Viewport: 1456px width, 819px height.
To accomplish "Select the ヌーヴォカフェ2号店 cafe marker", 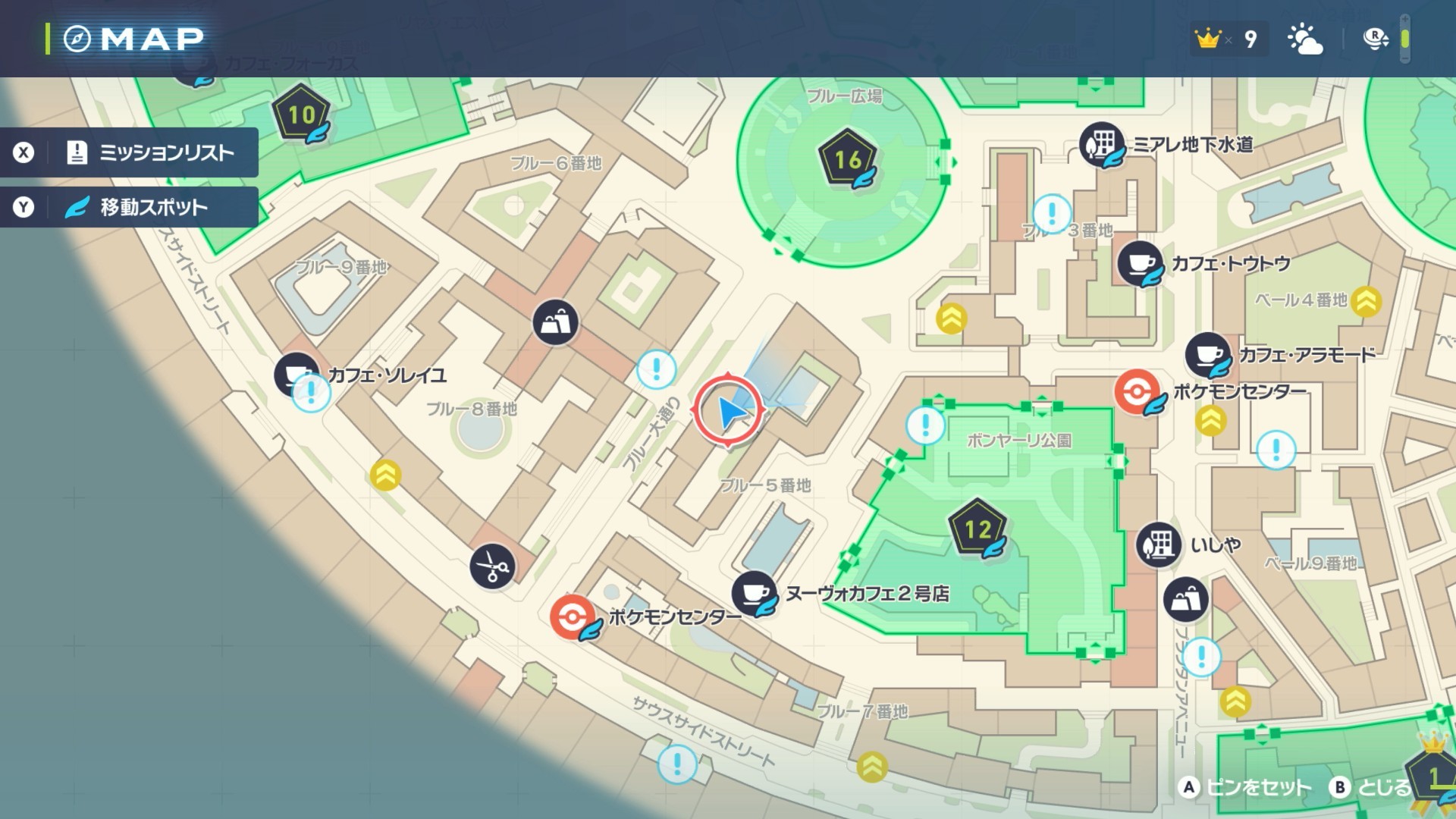I will click(754, 593).
